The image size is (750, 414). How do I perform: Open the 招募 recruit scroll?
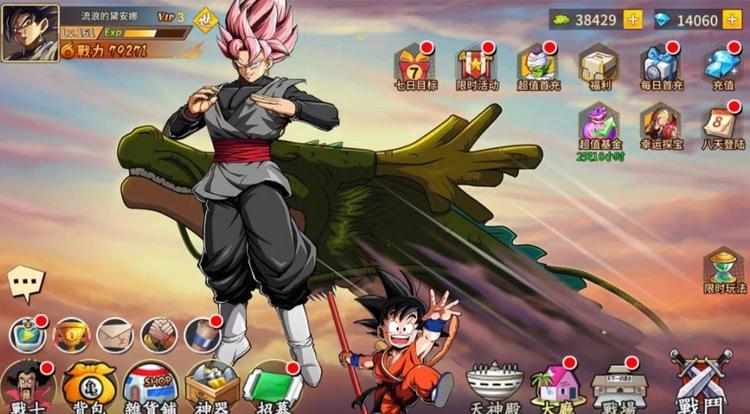point(272,387)
